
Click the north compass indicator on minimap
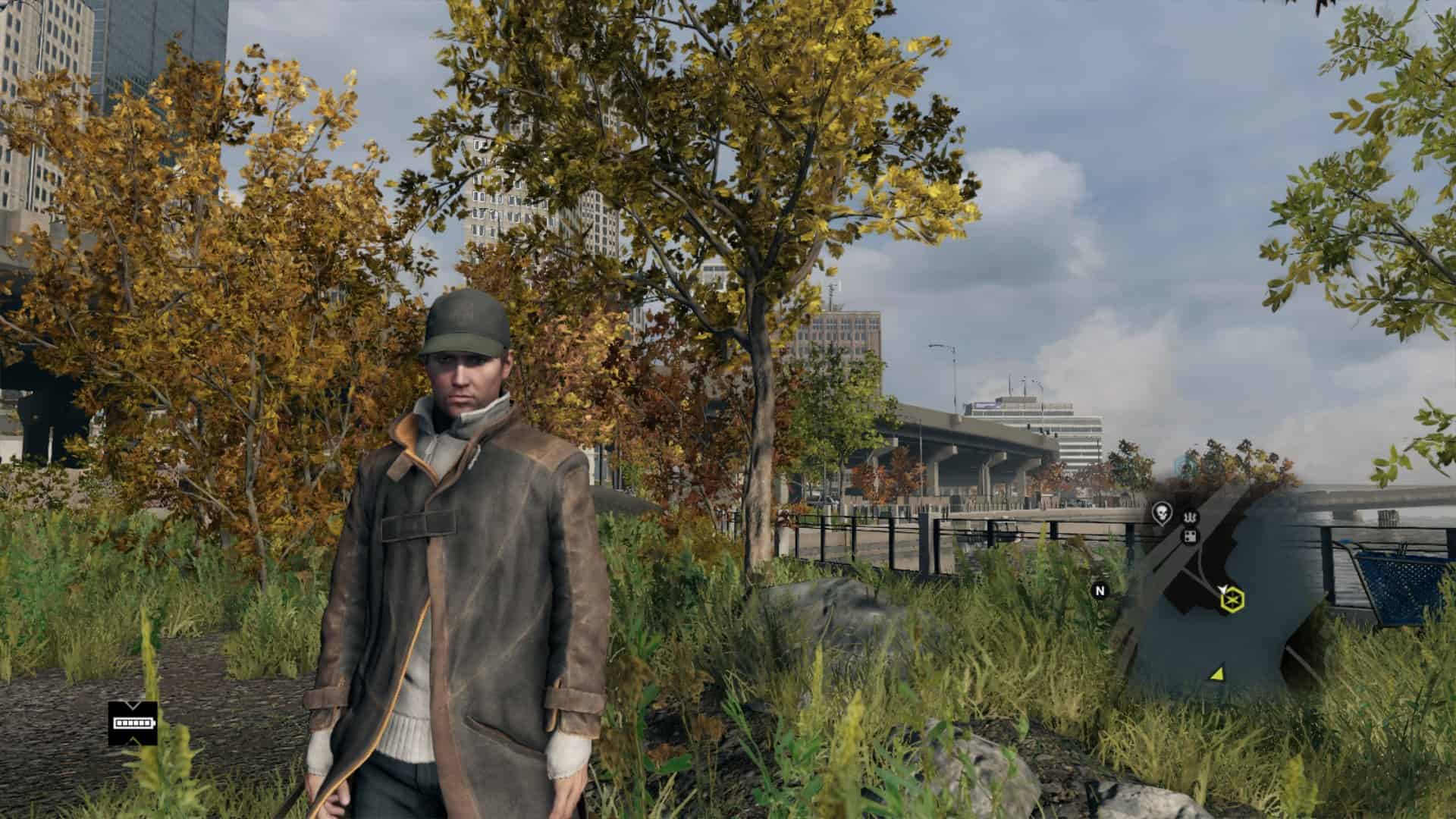1100,590
